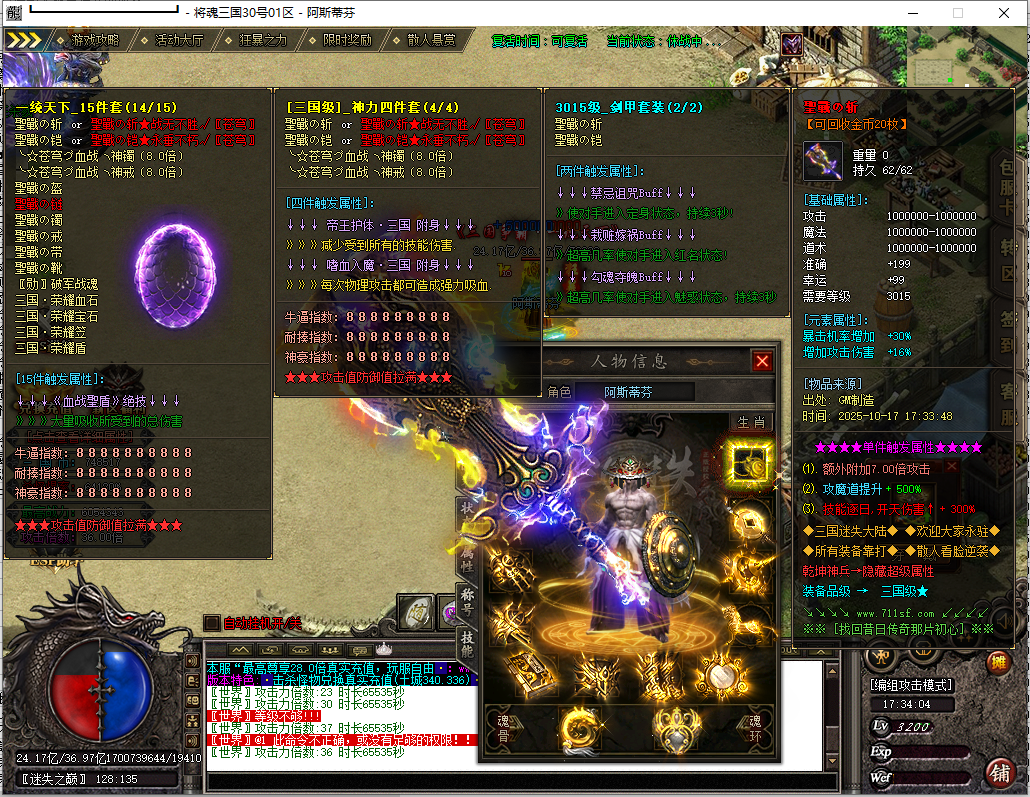Select the 魂骨 soul bone button
Image resolution: width=1030 pixels, height=797 pixels.
pos(502,726)
